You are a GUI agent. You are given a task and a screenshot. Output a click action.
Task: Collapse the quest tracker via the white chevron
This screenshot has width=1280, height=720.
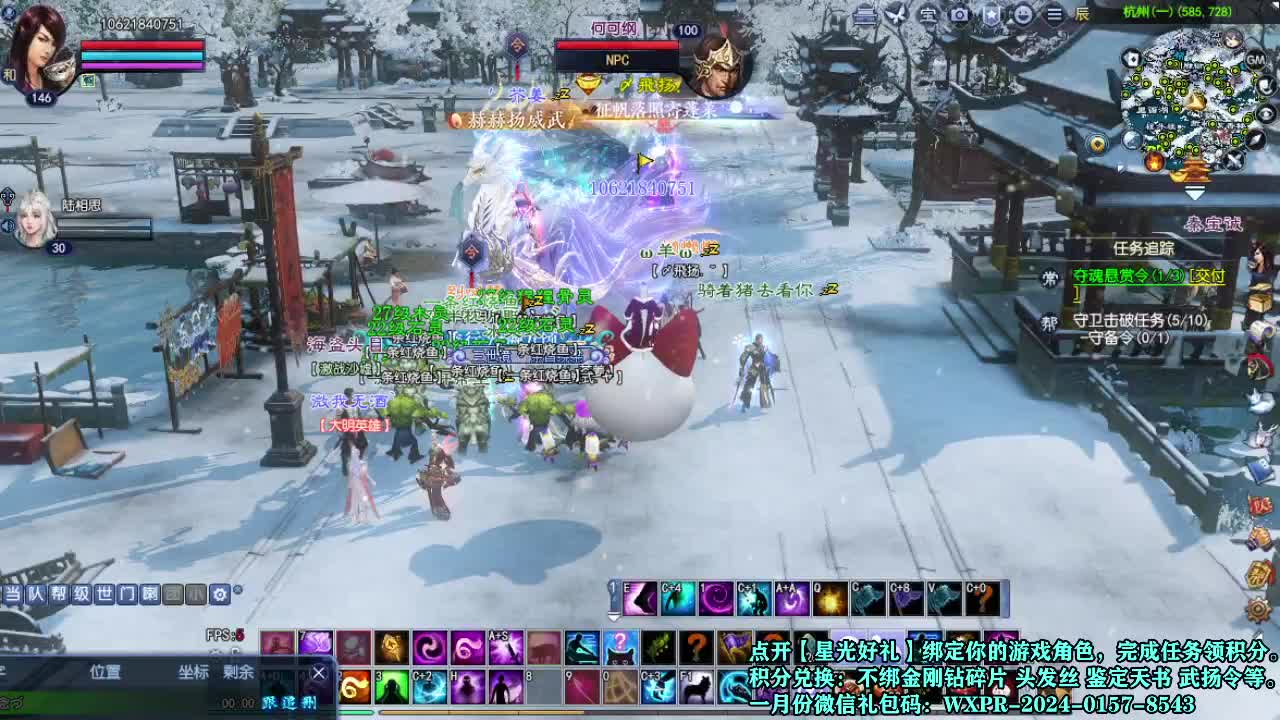(1194, 192)
